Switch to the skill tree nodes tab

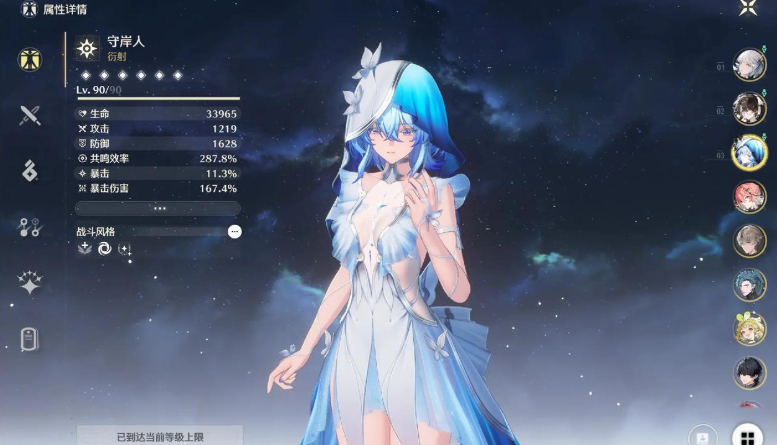pyautogui.click(x=30, y=227)
